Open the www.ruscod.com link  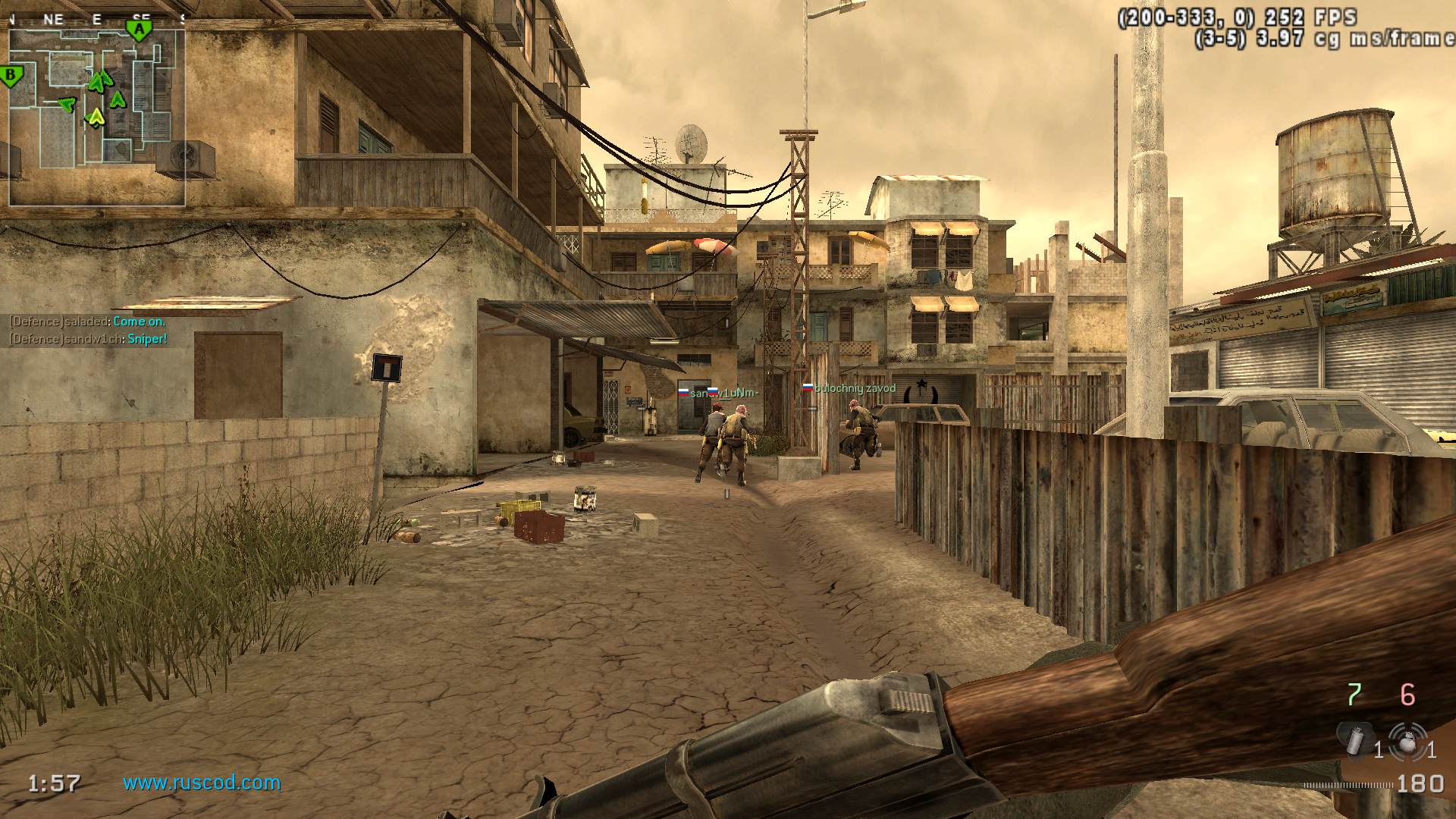pyautogui.click(x=202, y=783)
